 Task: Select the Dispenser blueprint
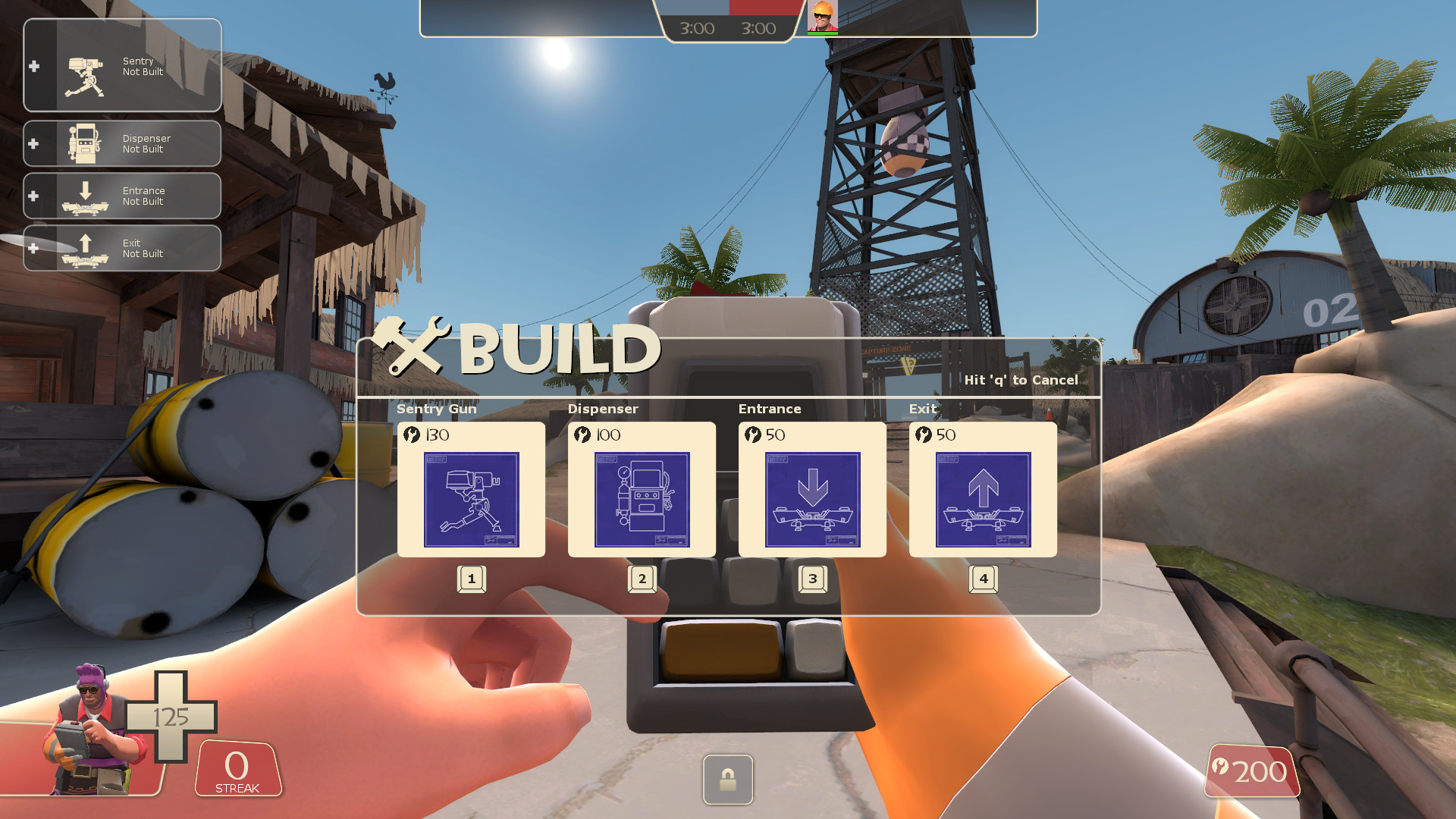click(x=642, y=499)
